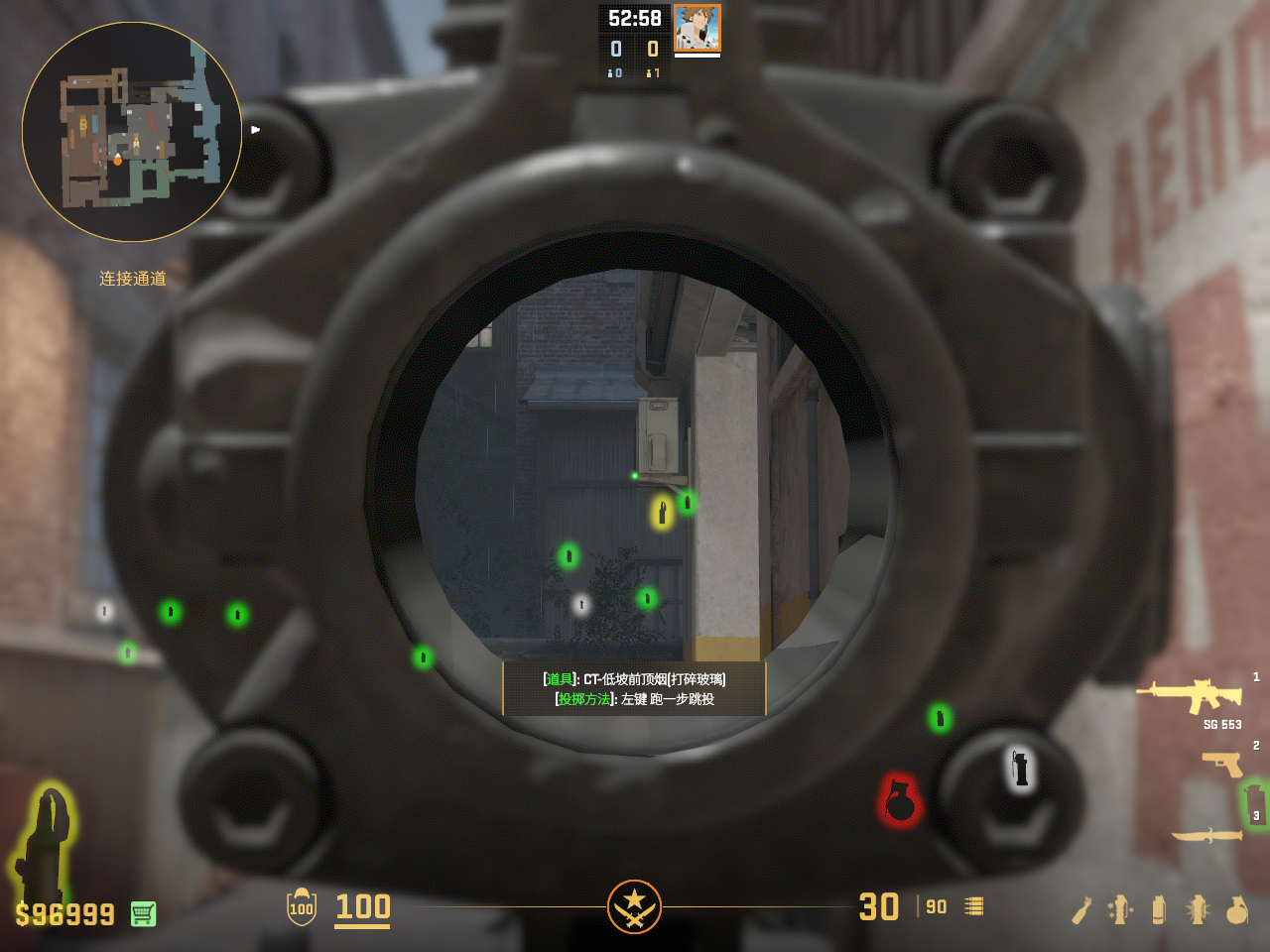Click the Counter-Terrorist star emblem

tap(634, 906)
